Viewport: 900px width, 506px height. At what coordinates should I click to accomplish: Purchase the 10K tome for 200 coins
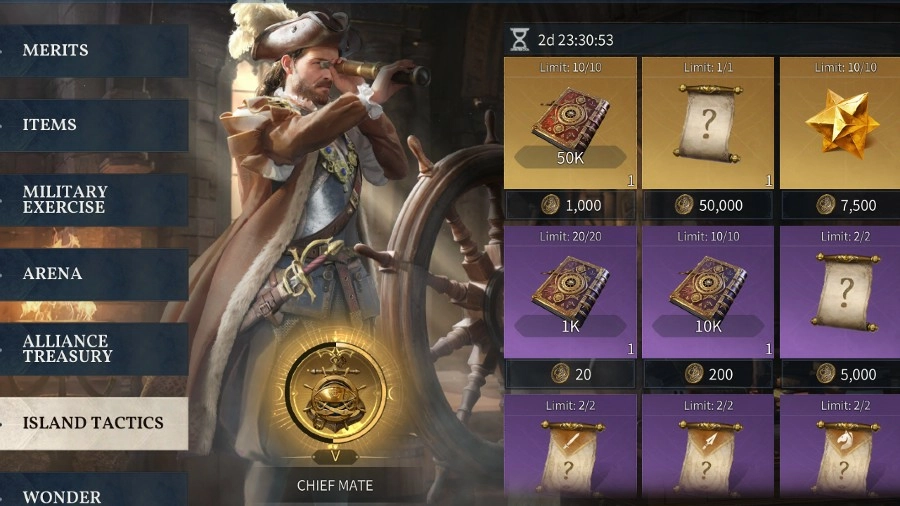pos(708,375)
